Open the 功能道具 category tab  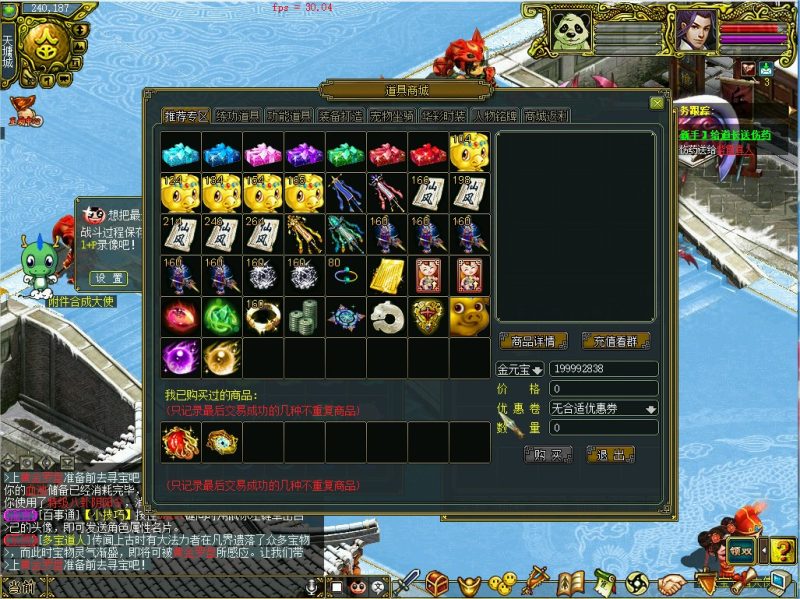point(289,116)
